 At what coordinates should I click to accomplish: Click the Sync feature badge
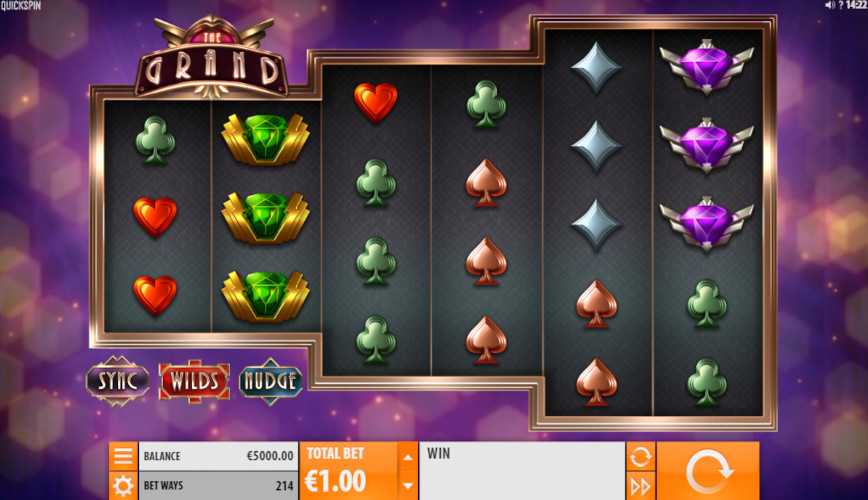click(117, 380)
